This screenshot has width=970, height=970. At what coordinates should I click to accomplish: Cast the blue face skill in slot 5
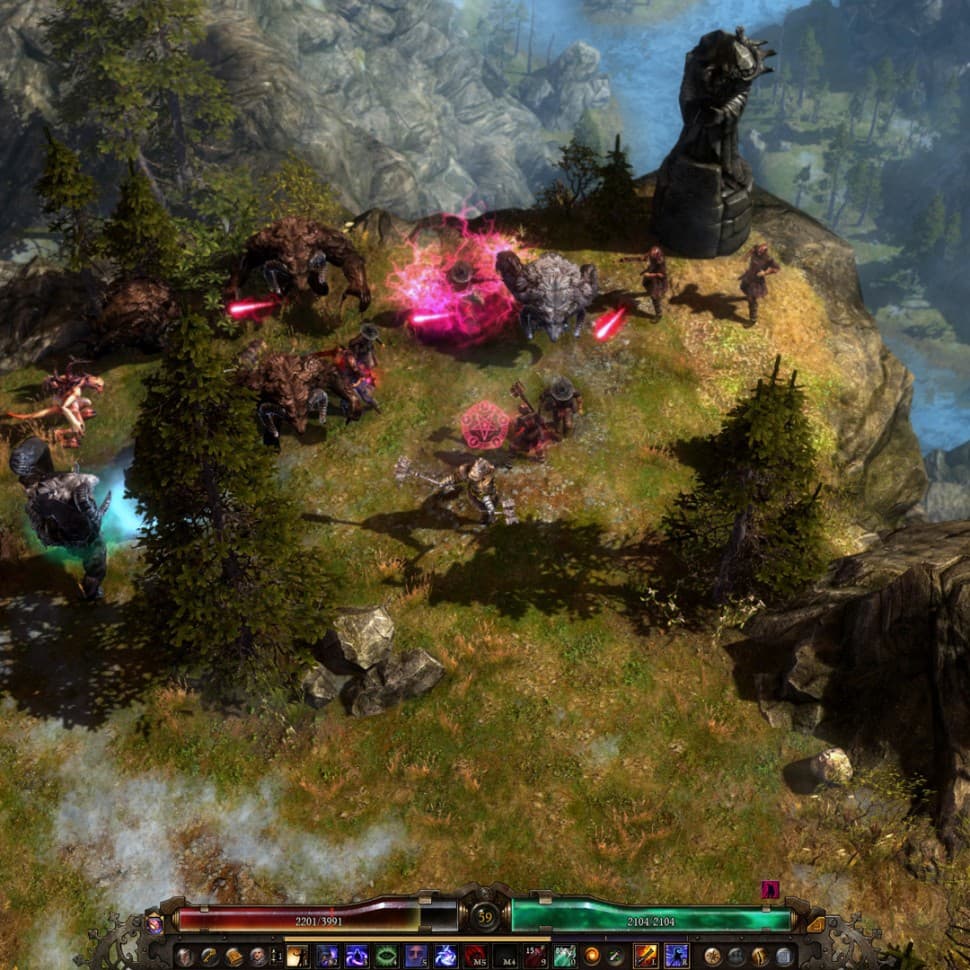pyautogui.click(x=416, y=956)
